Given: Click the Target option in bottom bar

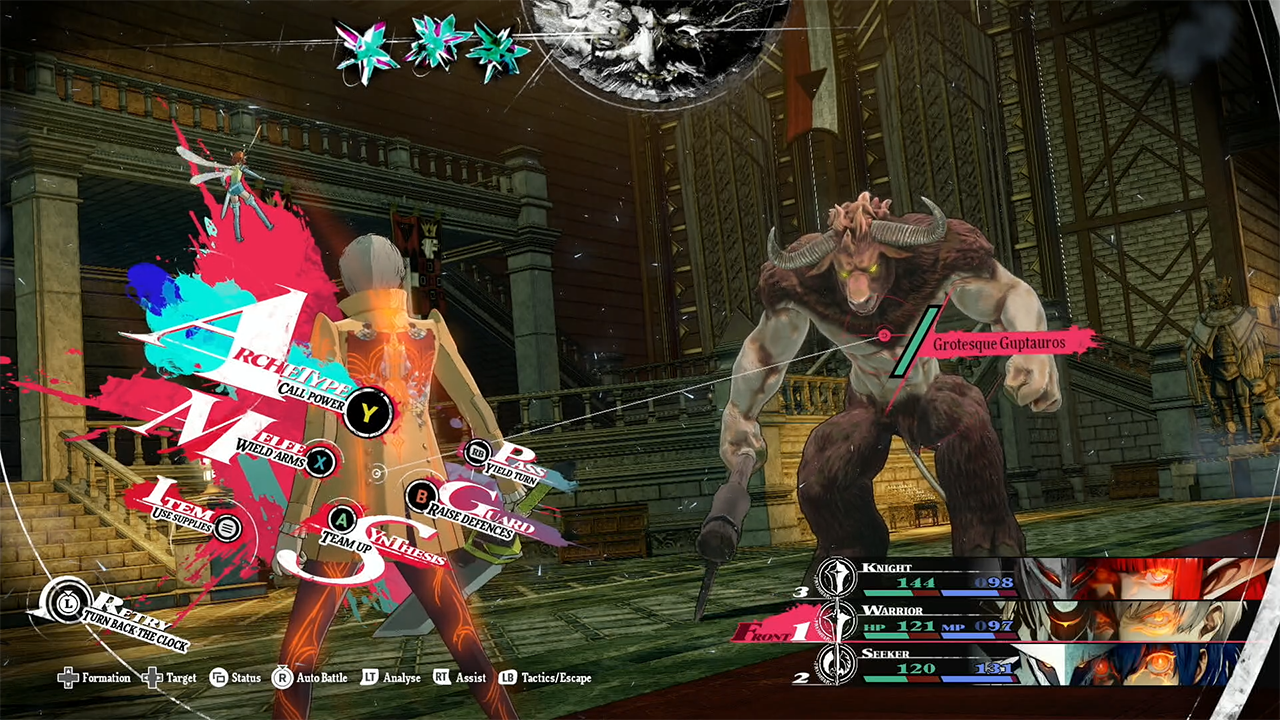Looking at the screenshot, I should coord(170,678).
